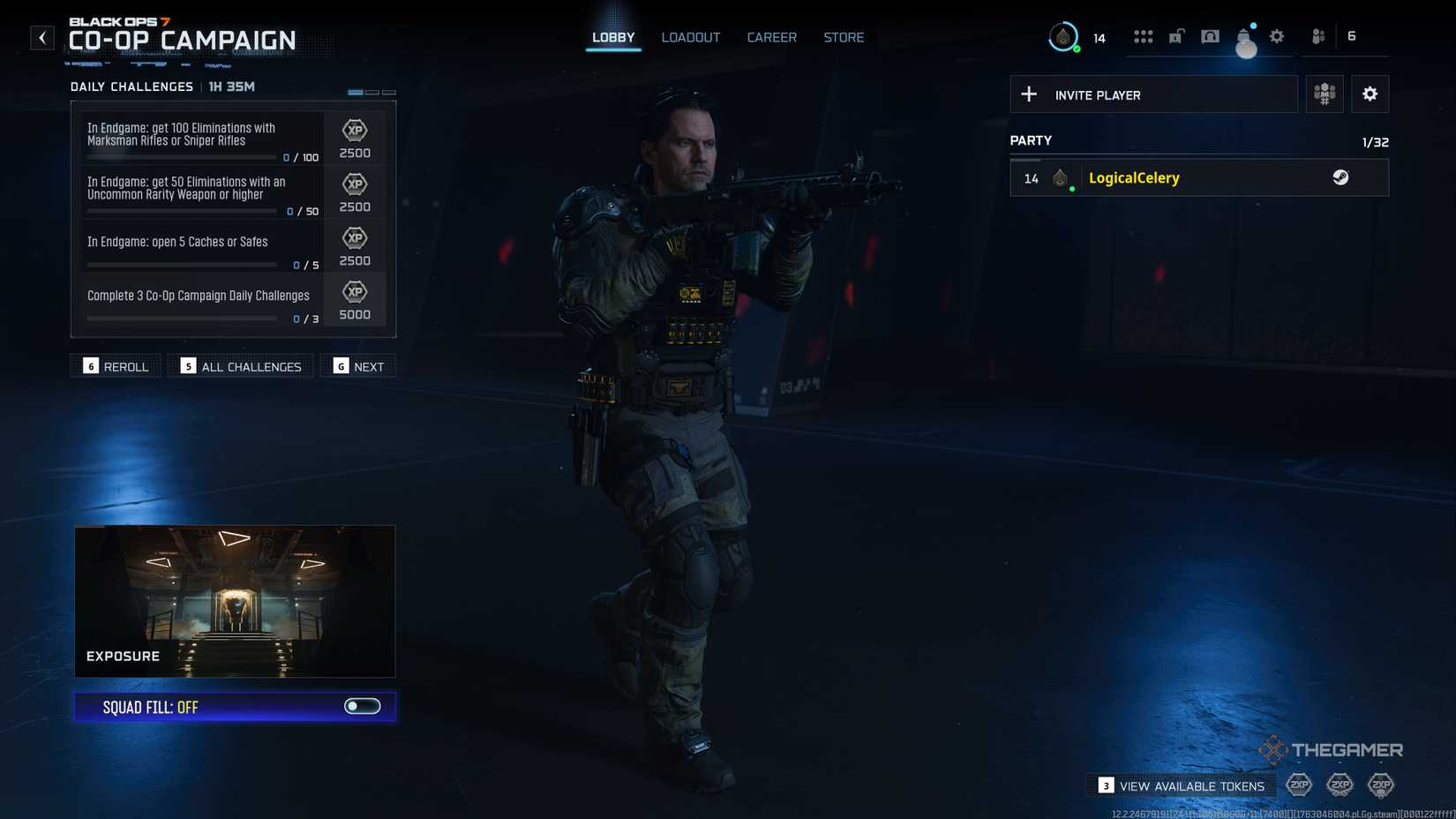Viewport: 1456px width, 819px height.
Task: Switch to the LOADOUT tab
Action: point(691,37)
